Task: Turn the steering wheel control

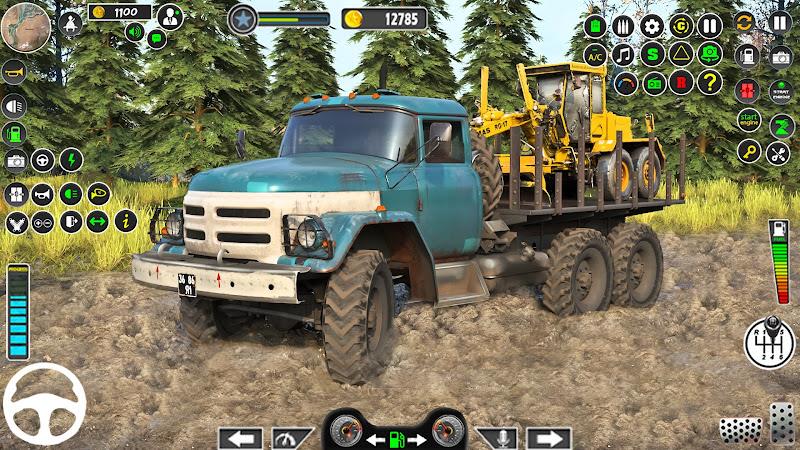Action: pos(43,404)
